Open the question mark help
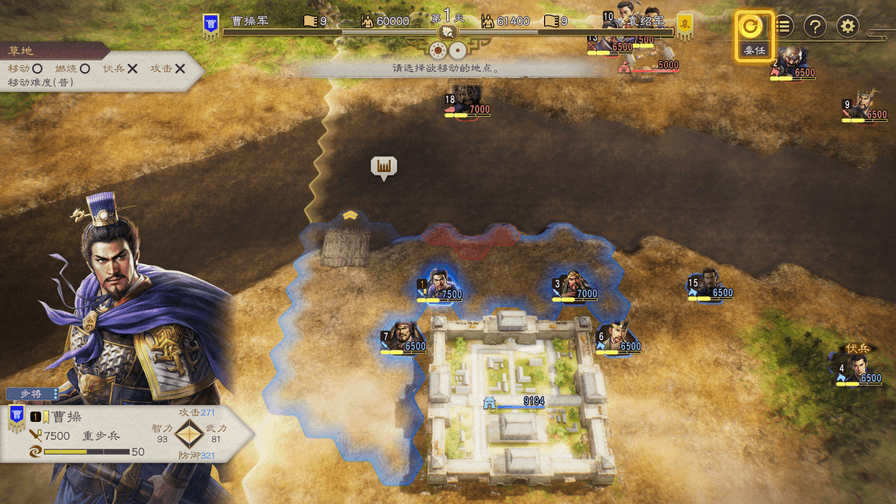 pyautogui.click(x=815, y=26)
